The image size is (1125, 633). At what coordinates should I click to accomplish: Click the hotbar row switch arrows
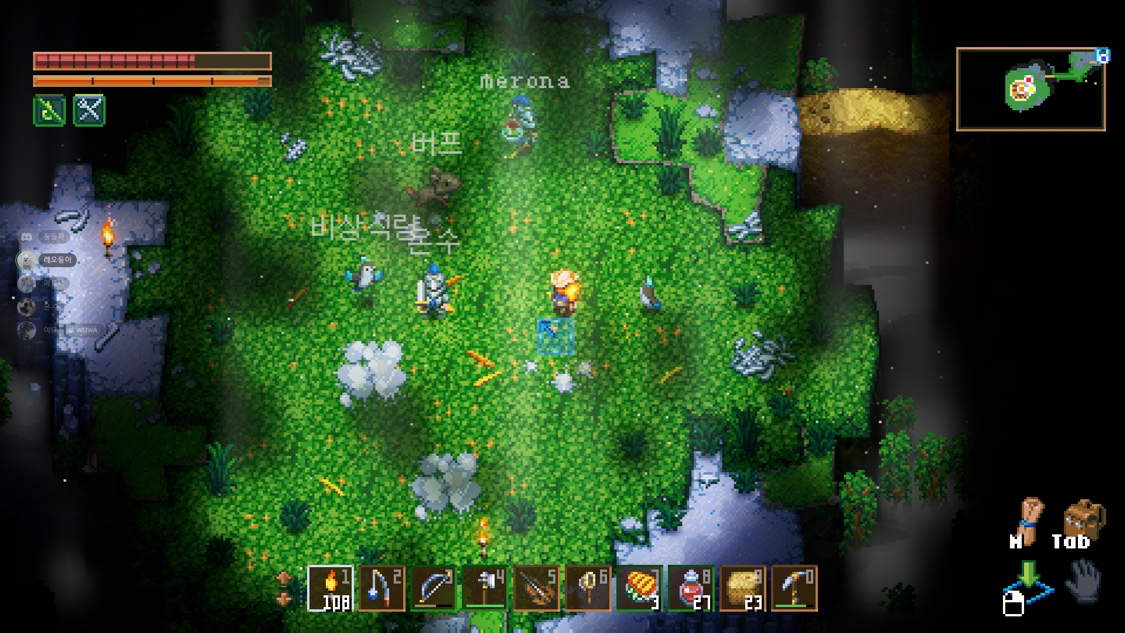285,589
